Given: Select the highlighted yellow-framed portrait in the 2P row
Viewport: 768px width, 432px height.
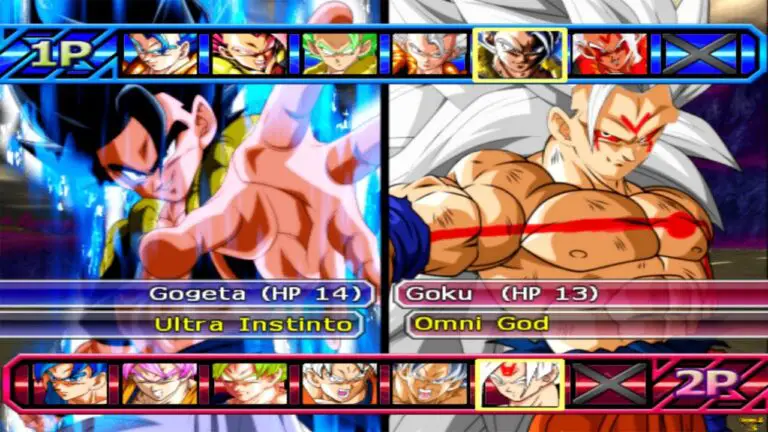Looking at the screenshot, I should [x=519, y=383].
